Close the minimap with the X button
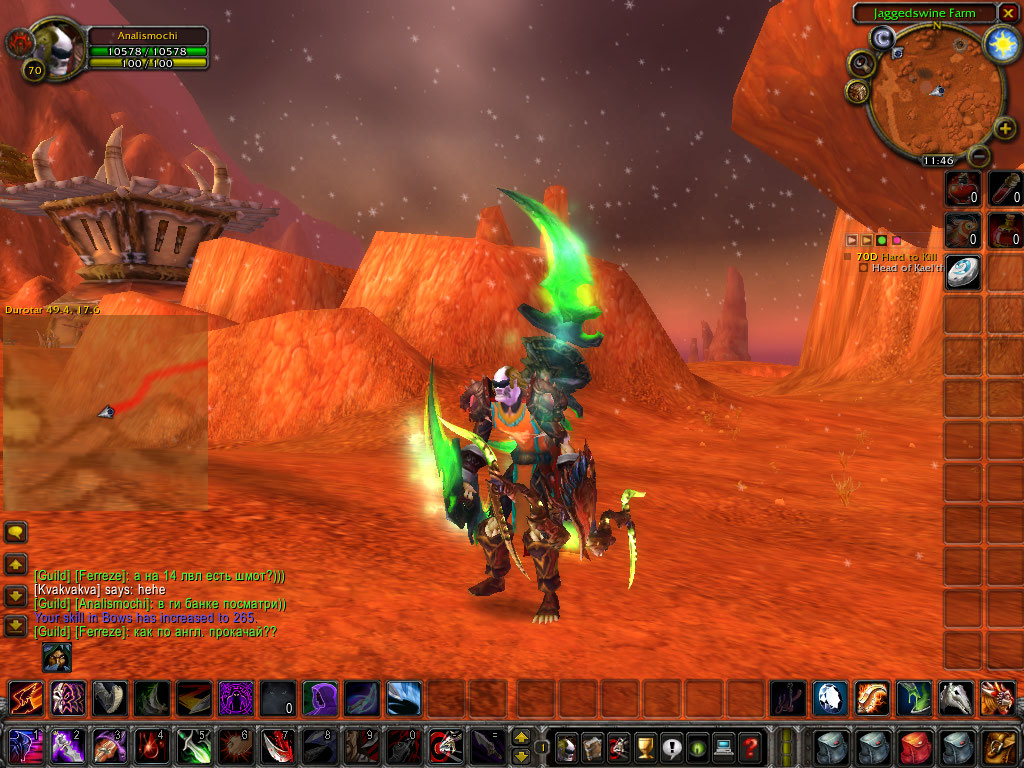This screenshot has height=768, width=1024. pyautogui.click(x=1008, y=13)
